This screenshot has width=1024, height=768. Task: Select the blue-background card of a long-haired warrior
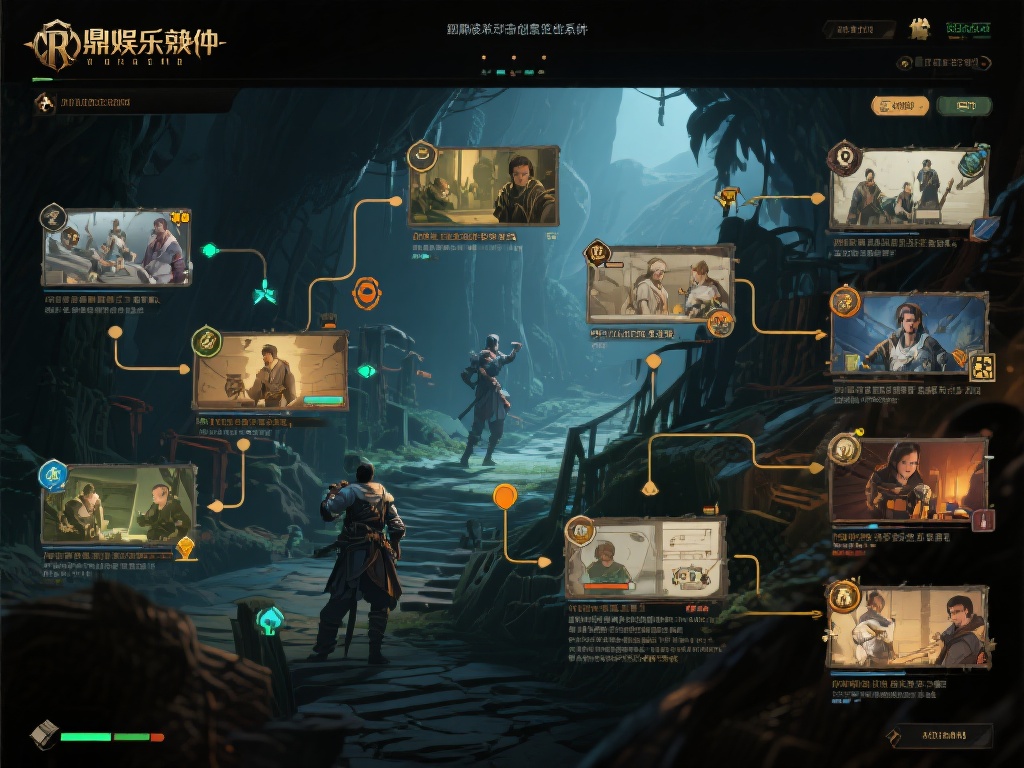[x=909, y=333]
